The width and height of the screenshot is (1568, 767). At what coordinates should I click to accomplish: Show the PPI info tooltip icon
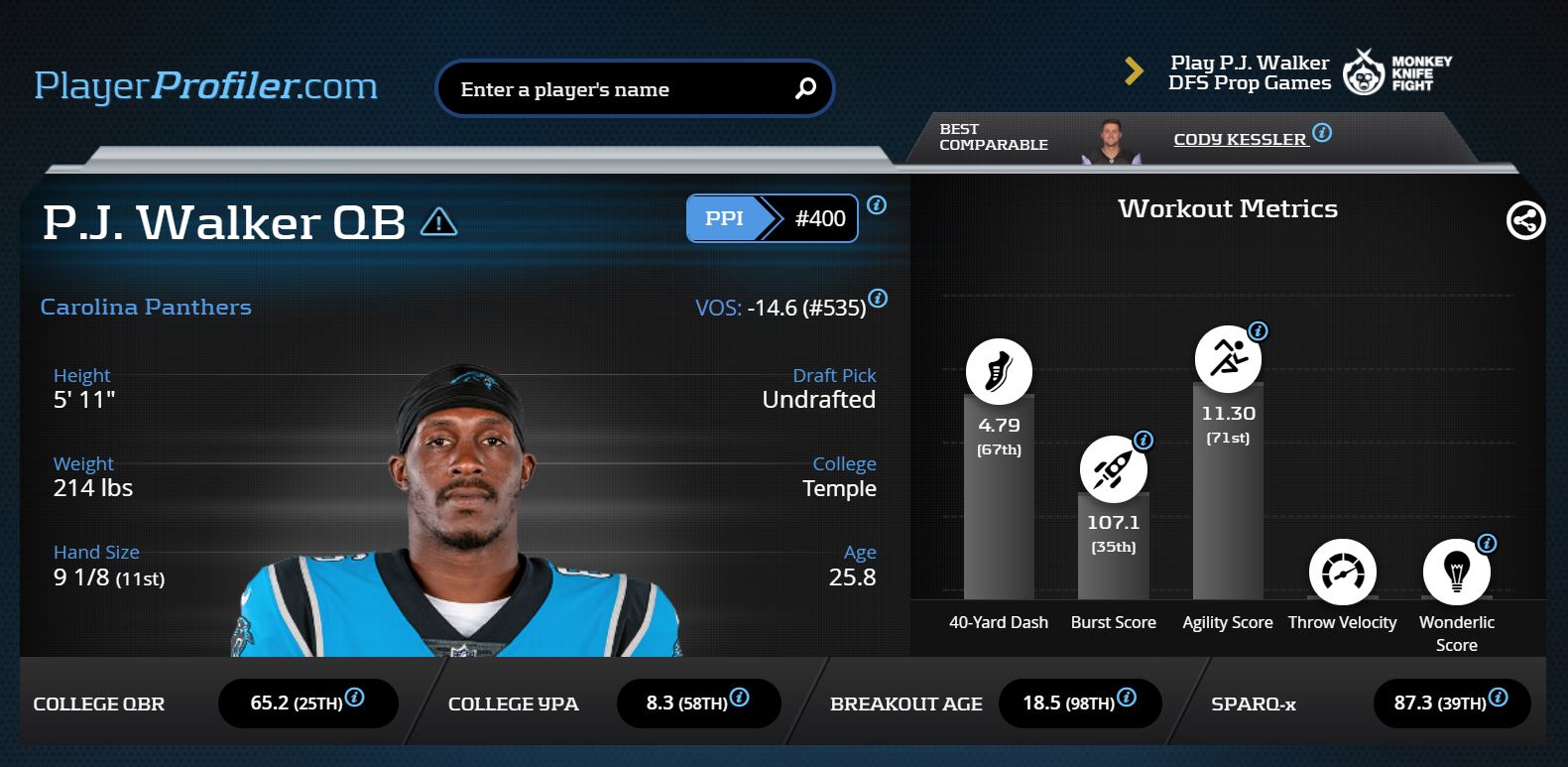point(877,205)
